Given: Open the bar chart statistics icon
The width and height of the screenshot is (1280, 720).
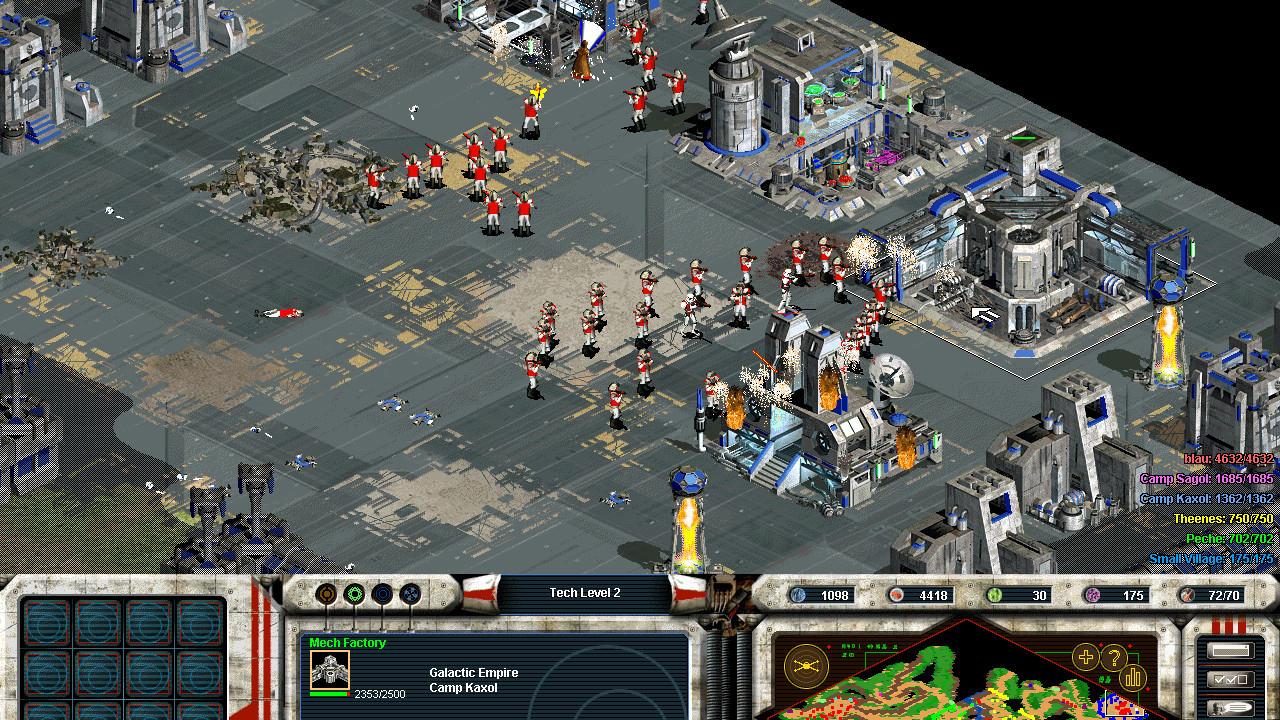Looking at the screenshot, I should coord(1132,678).
